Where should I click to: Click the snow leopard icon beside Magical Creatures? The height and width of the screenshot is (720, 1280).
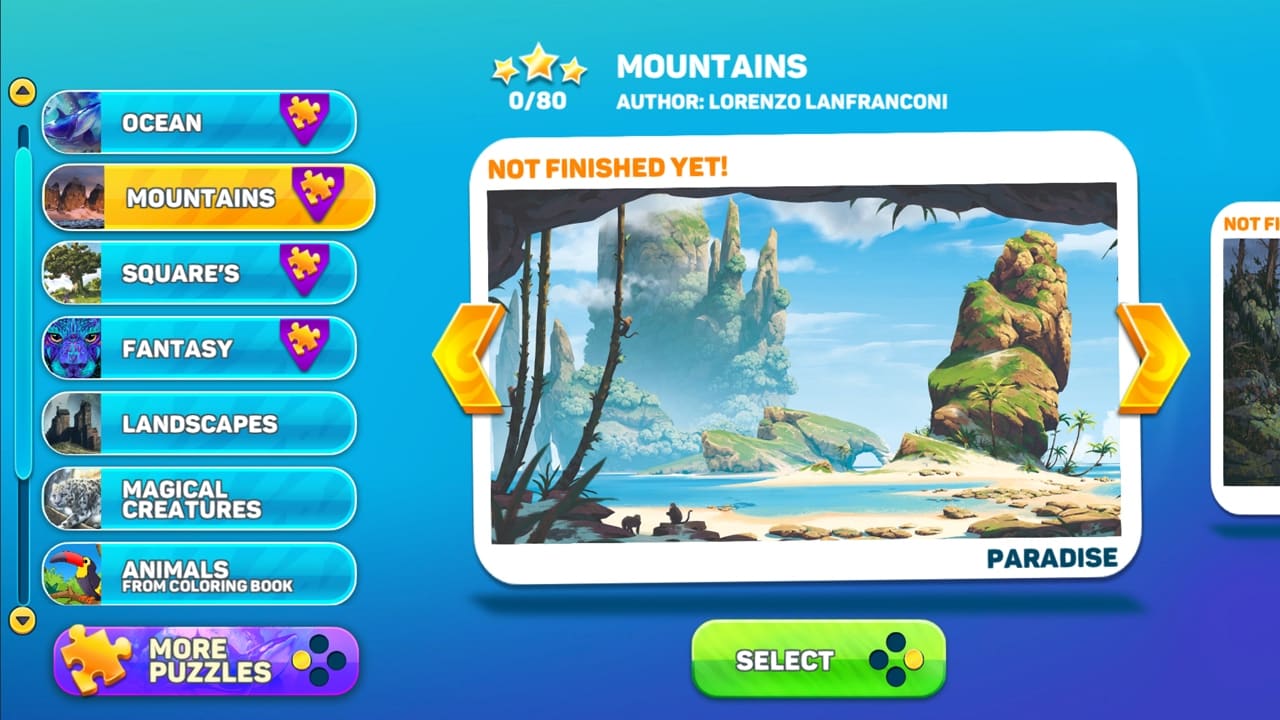(x=72, y=498)
